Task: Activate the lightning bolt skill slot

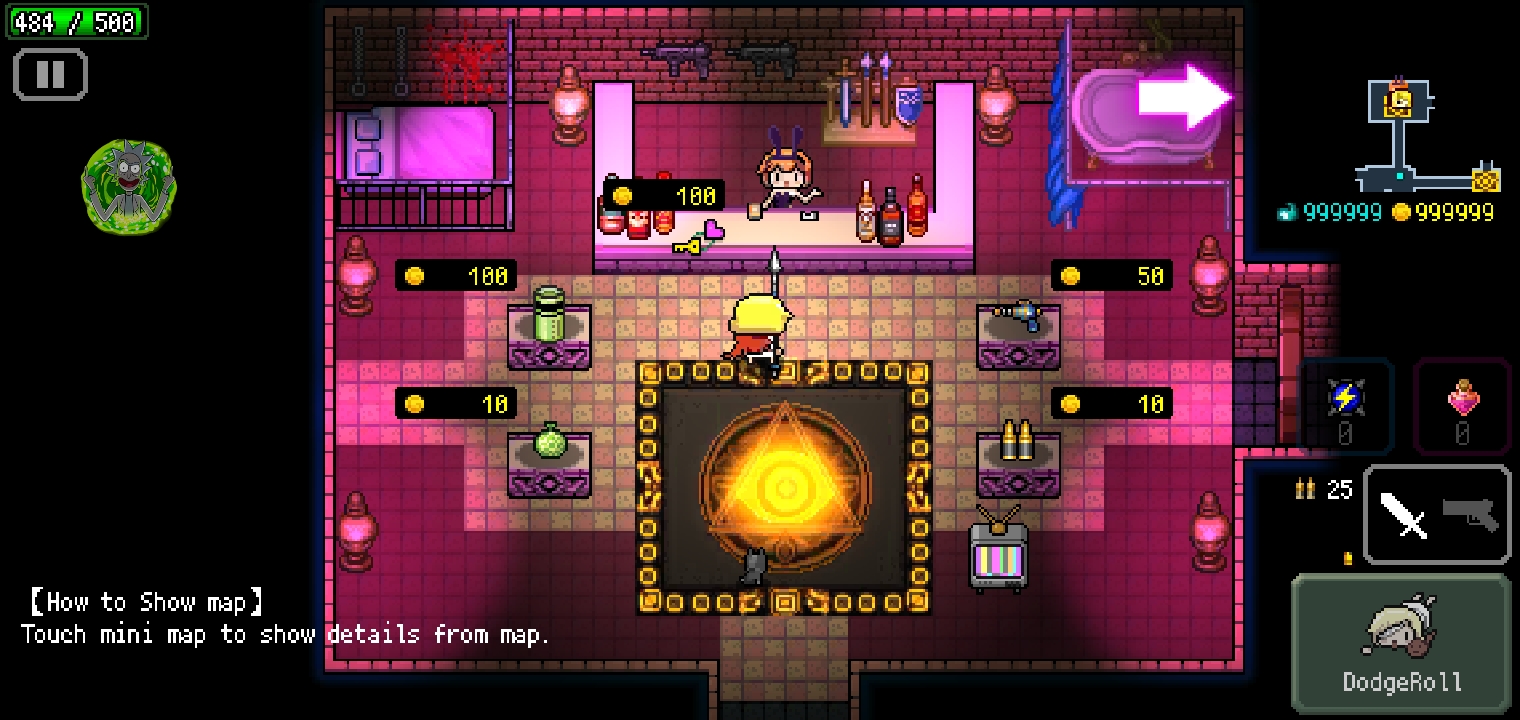Action: click(x=1345, y=404)
